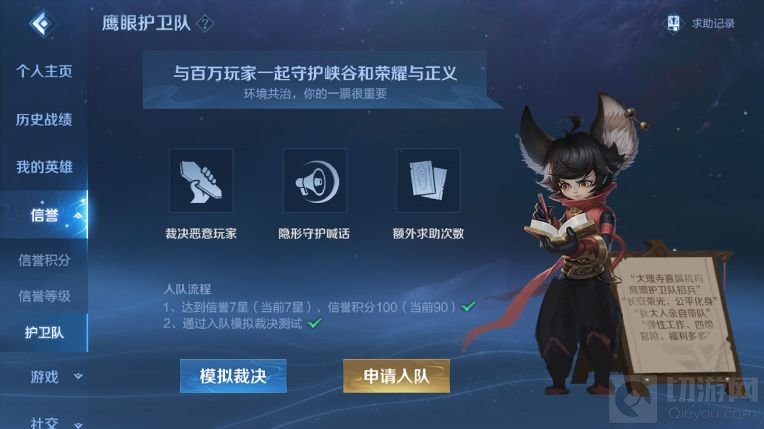Open the 信誉等级 sub-tab
Image resolution: width=764 pixels, height=429 pixels.
44,296
